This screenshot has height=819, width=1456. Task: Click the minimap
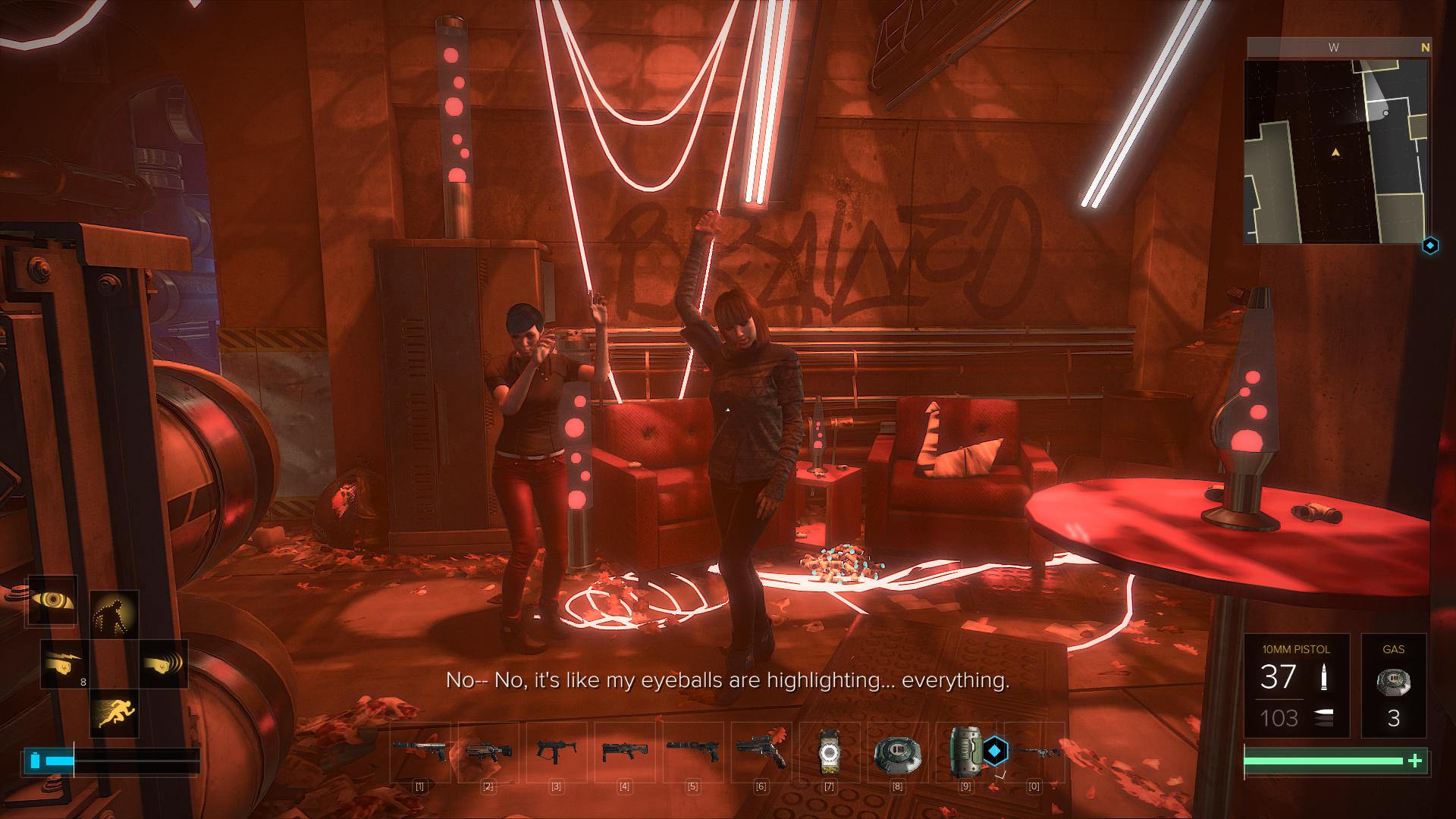point(1337,151)
